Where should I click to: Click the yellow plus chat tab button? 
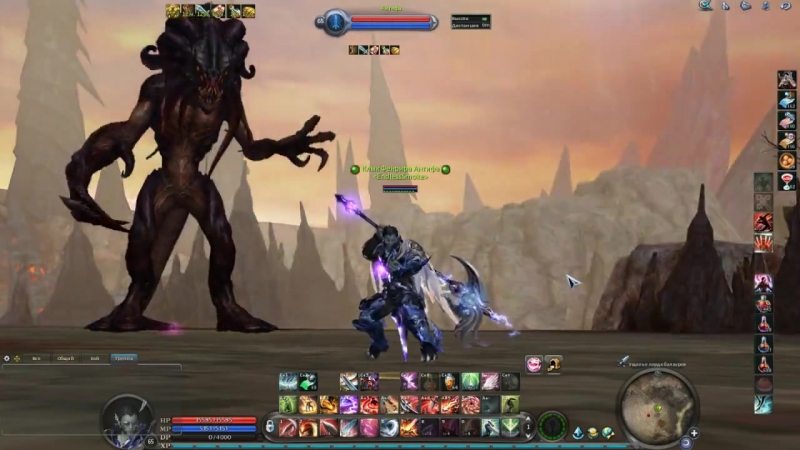[x=18, y=357]
